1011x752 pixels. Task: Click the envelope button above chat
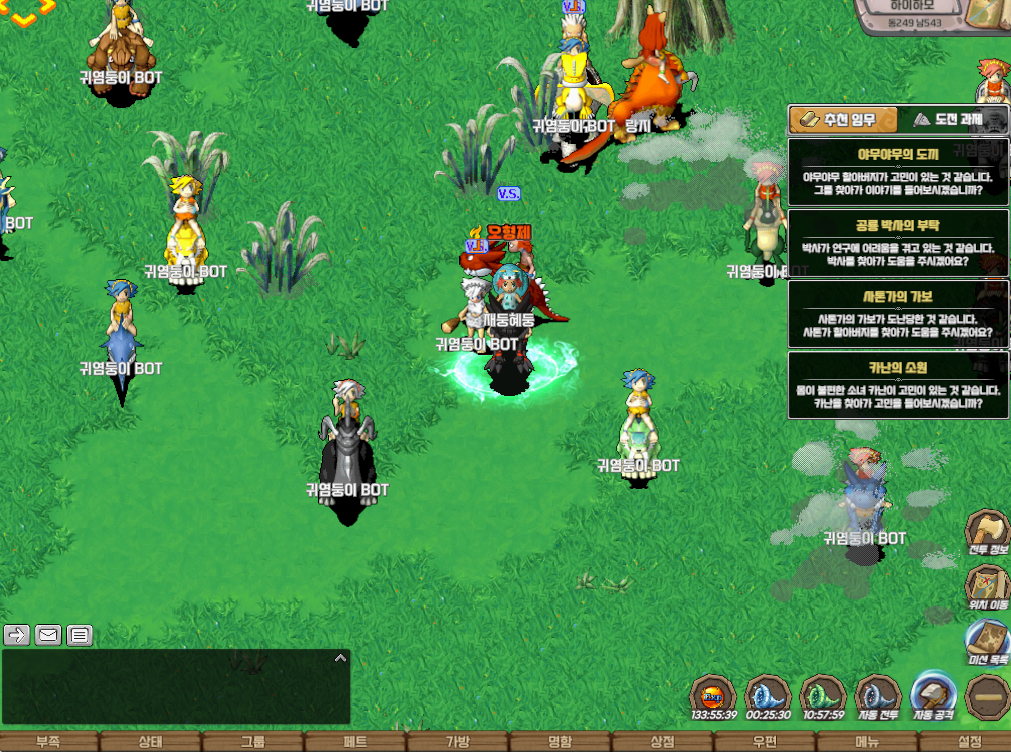point(48,634)
